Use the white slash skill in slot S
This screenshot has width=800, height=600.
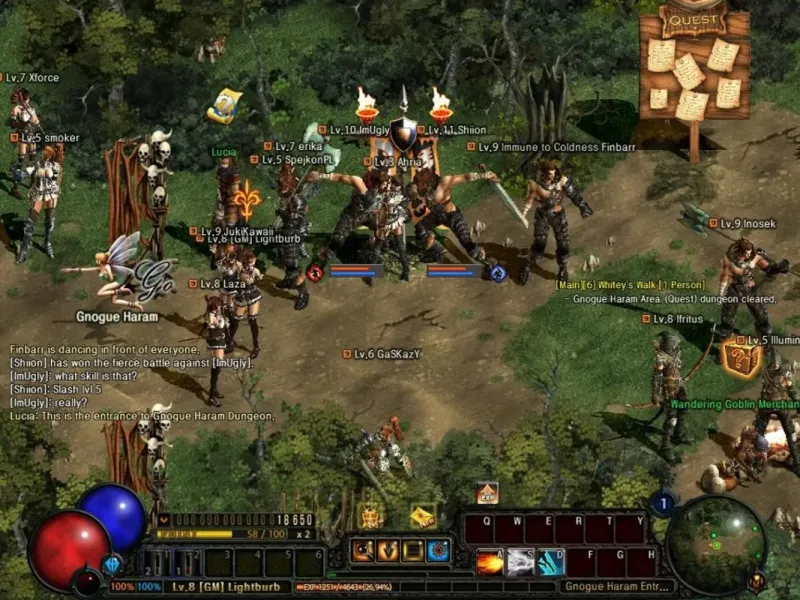tap(521, 562)
